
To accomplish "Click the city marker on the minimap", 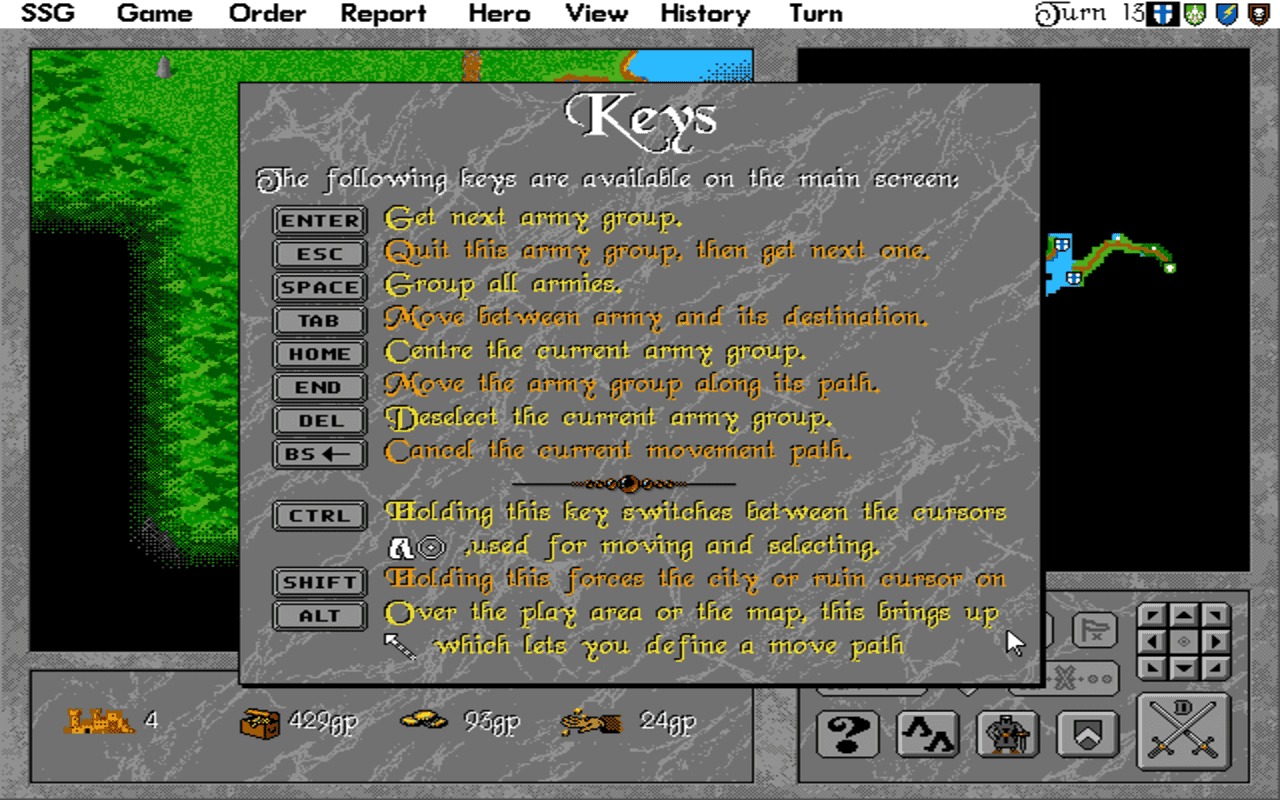I will click(x=1062, y=244).
